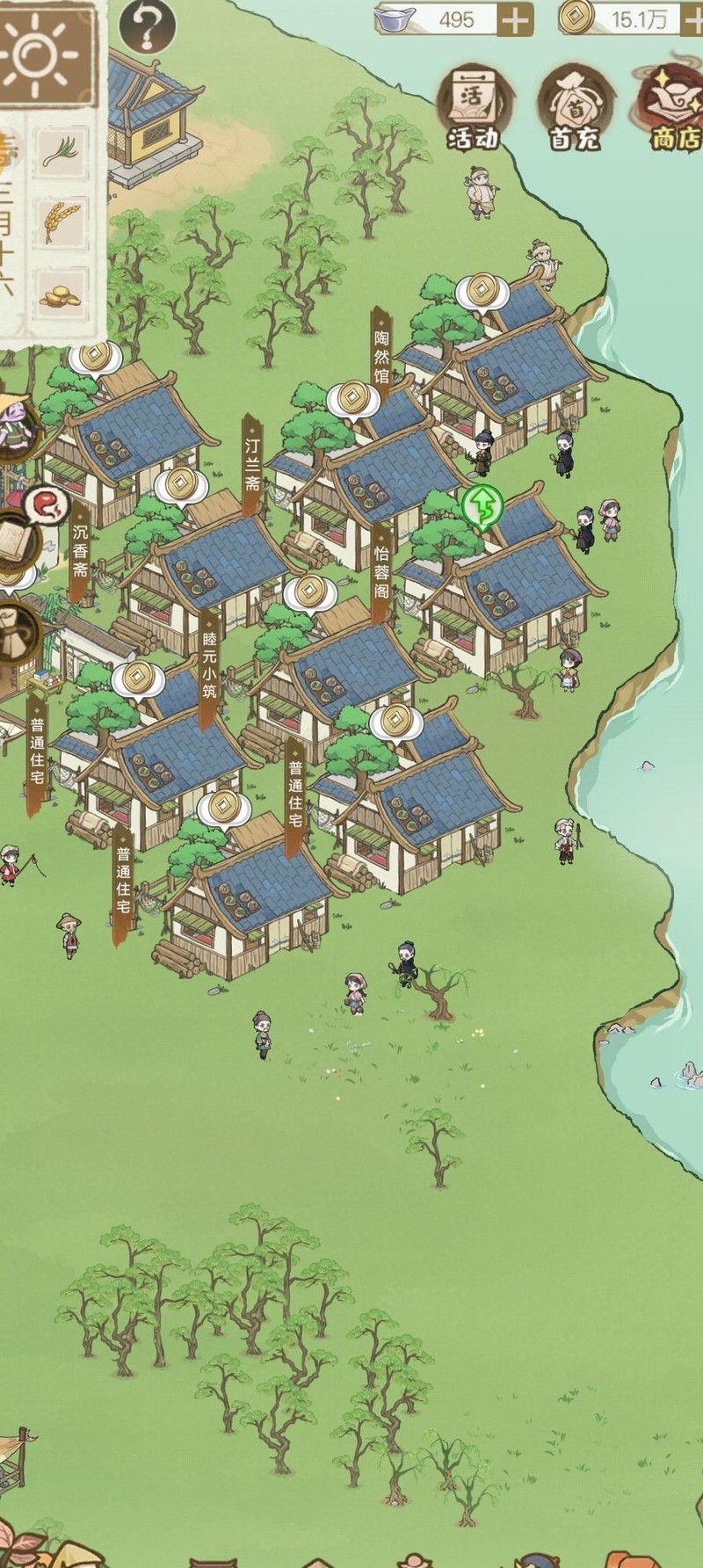This screenshot has width=703, height=1568.
Task: Collect the coin bubble beside 汀兰斋 sign
Action: 352,398
